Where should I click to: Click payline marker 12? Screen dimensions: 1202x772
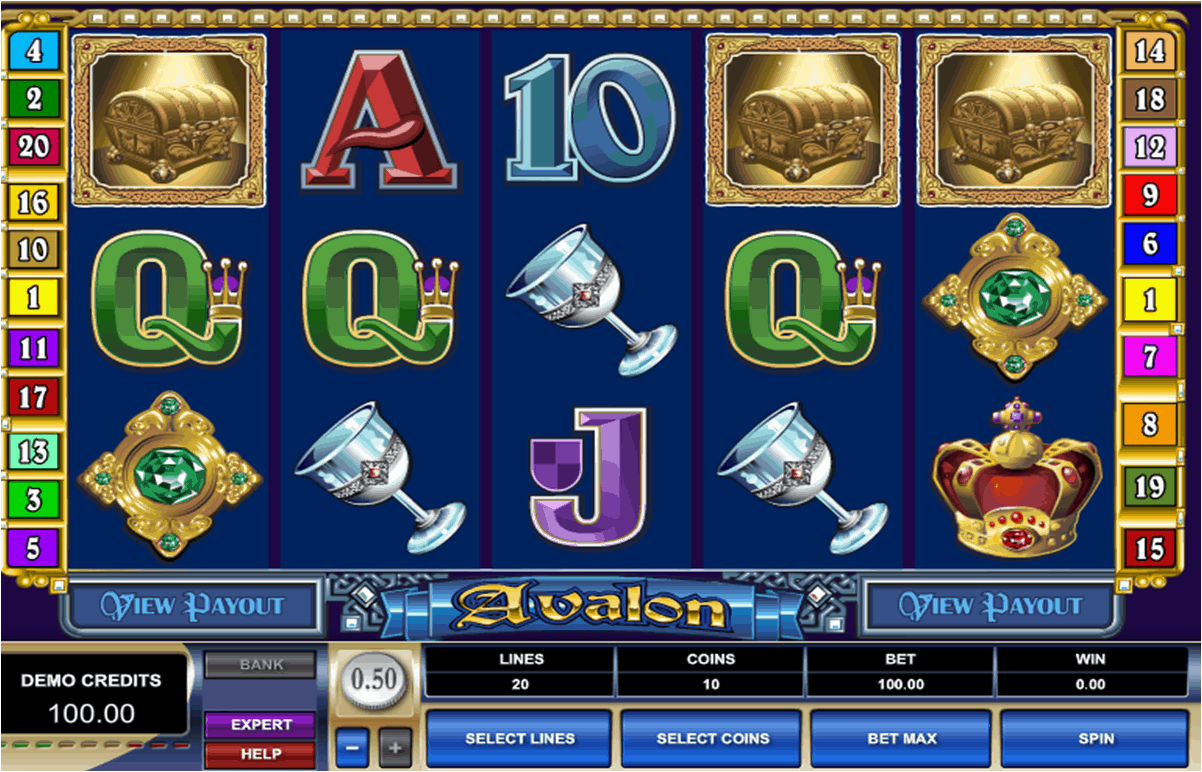coord(1149,147)
